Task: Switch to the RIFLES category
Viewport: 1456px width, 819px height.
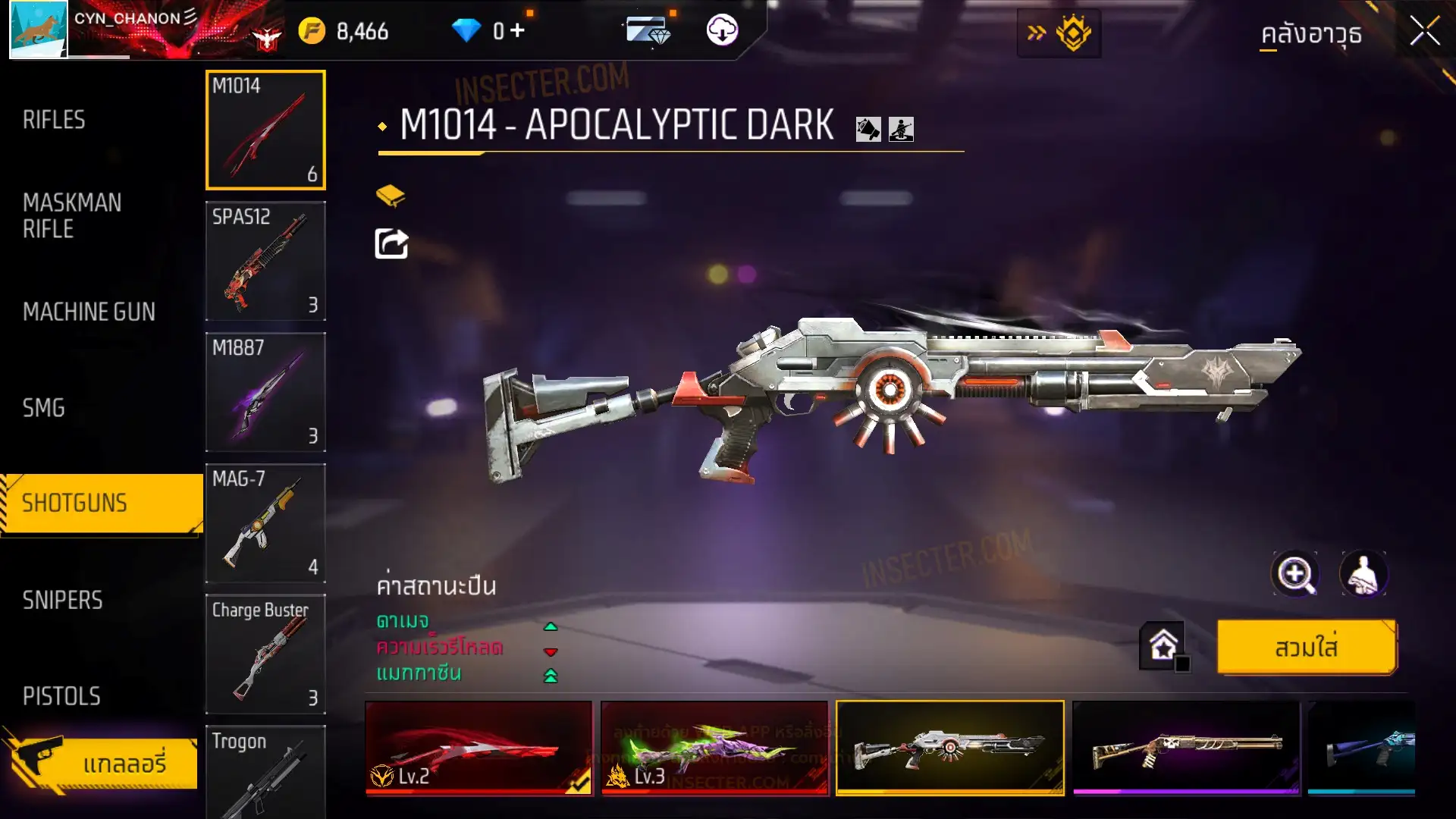Action: [x=54, y=120]
